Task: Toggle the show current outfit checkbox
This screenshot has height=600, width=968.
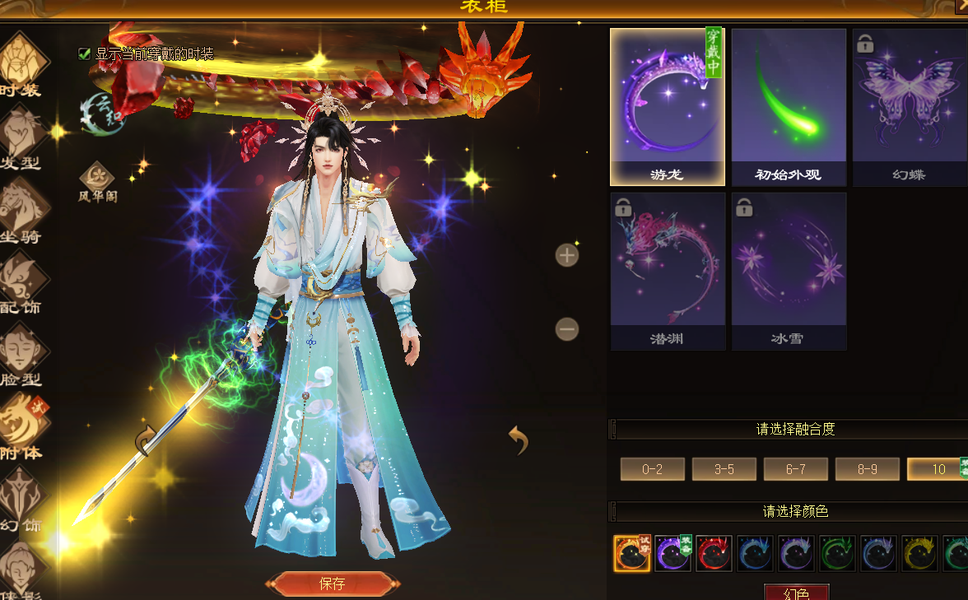Action: 85,54
